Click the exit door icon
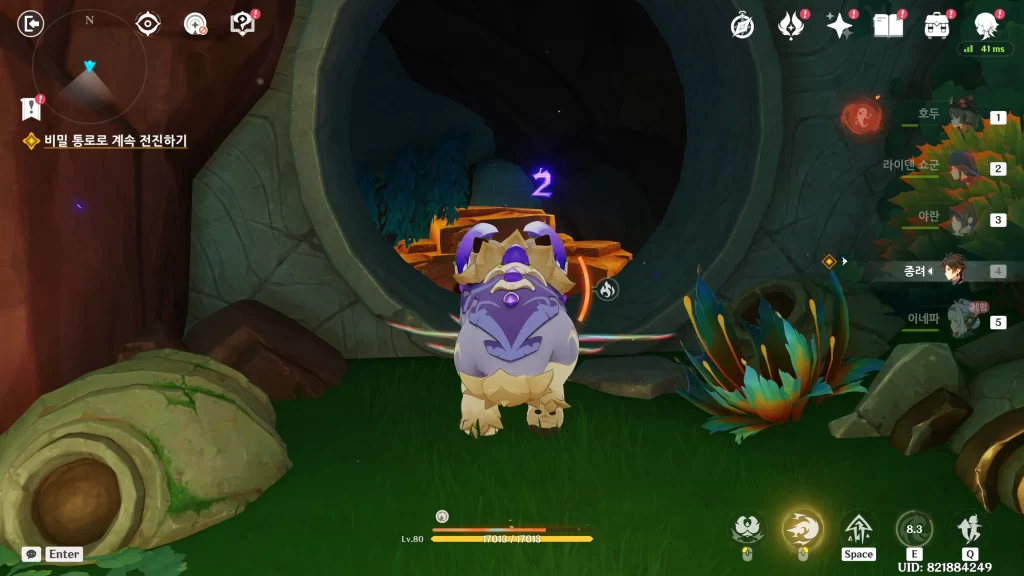Image resolution: width=1024 pixels, height=576 pixels. [x=32, y=23]
